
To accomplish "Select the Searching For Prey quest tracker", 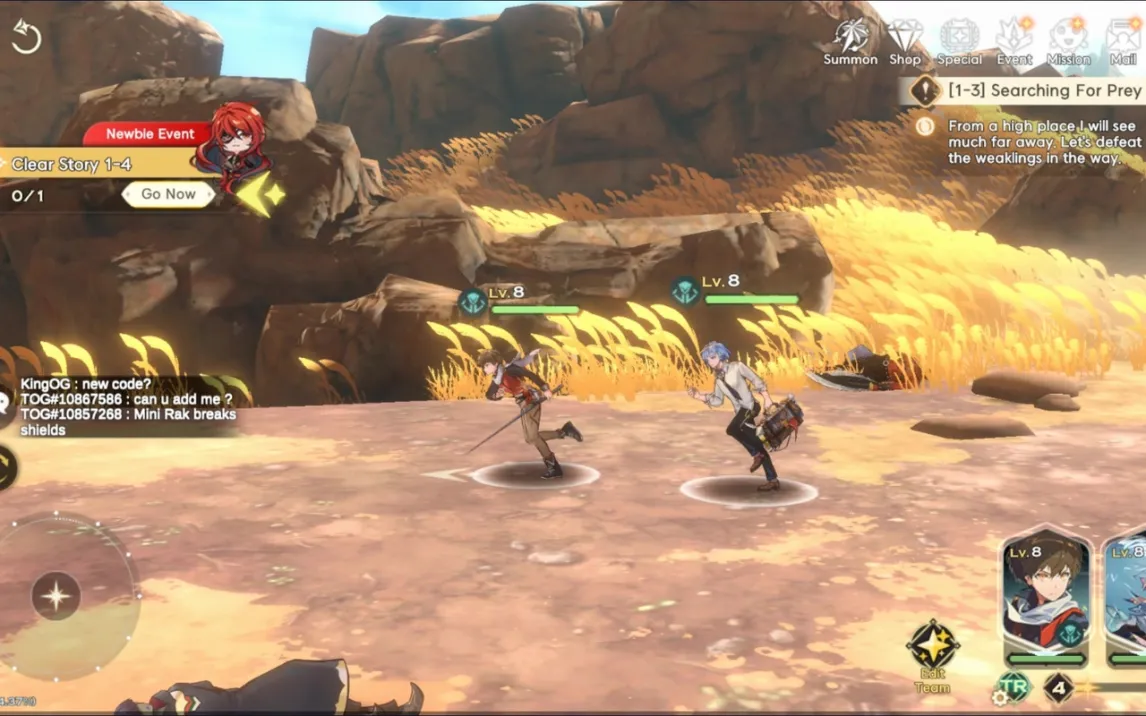I will [1030, 91].
